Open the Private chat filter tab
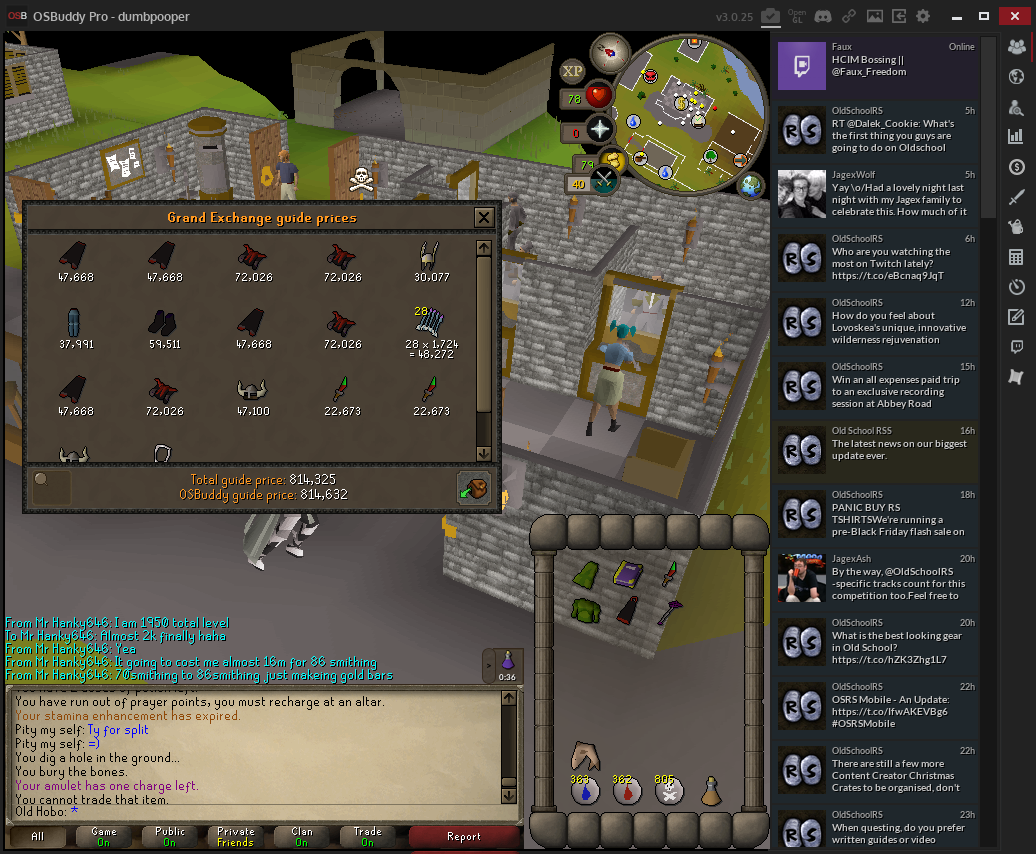Viewport: 1036px width, 854px height. click(235, 836)
